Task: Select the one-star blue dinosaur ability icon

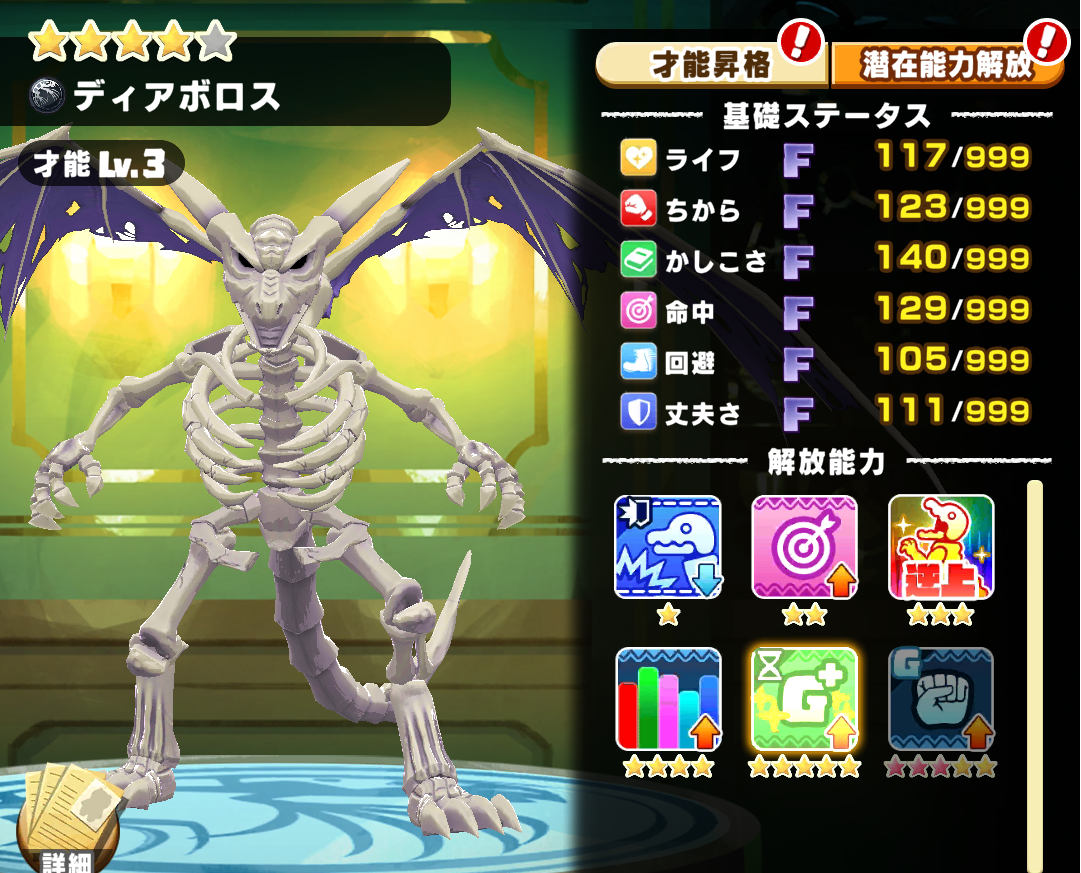Action: (x=667, y=546)
